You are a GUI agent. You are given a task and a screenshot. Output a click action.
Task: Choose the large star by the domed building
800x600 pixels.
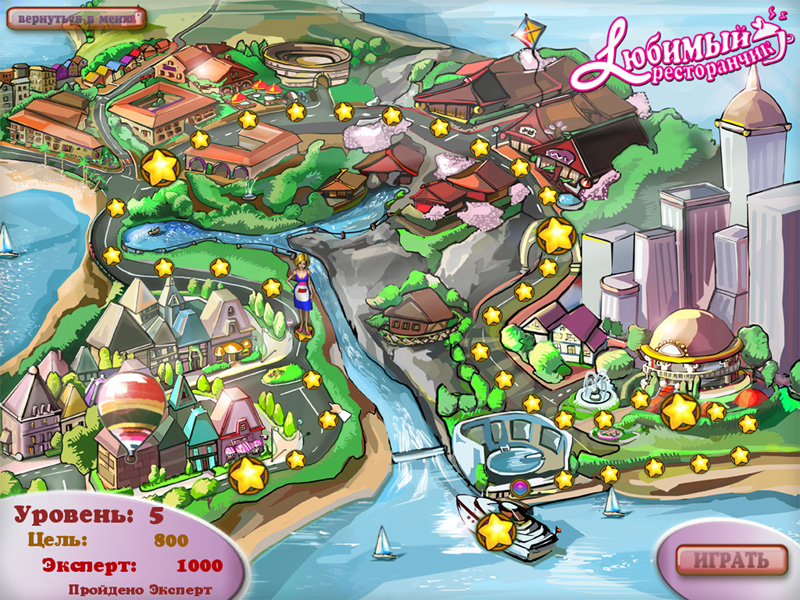pyautogui.click(x=680, y=411)
